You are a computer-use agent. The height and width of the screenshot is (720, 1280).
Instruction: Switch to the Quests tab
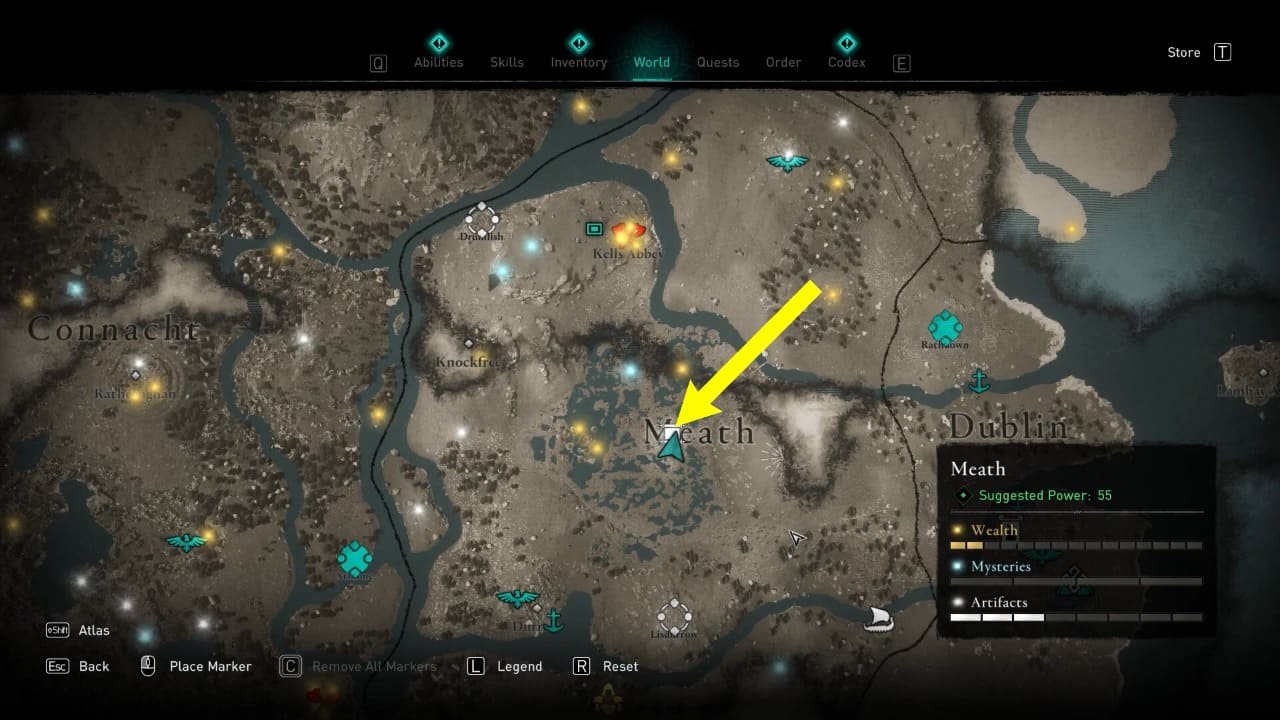pos(718,61)
